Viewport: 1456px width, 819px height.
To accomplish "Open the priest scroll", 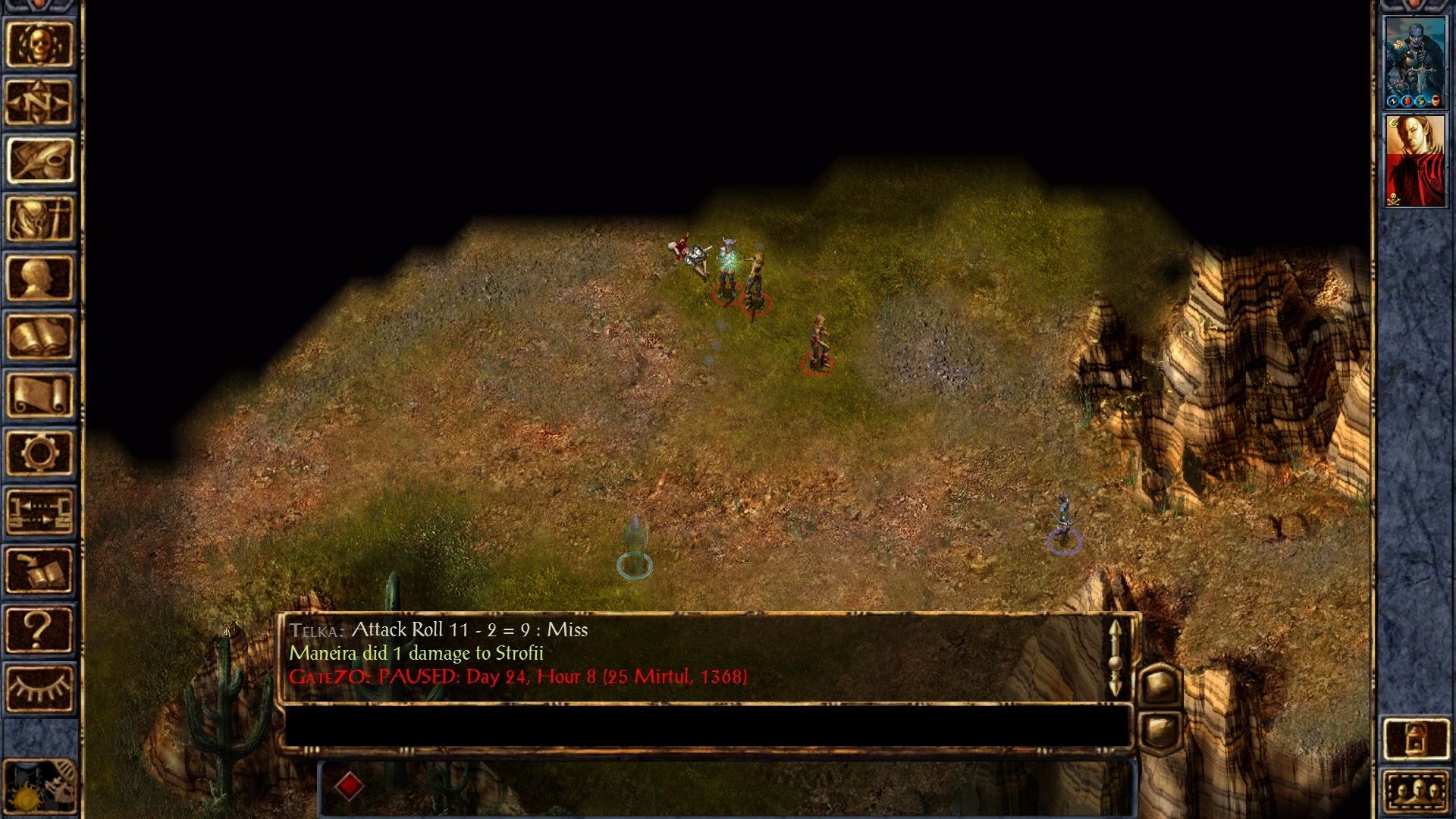I will [39, 394].
